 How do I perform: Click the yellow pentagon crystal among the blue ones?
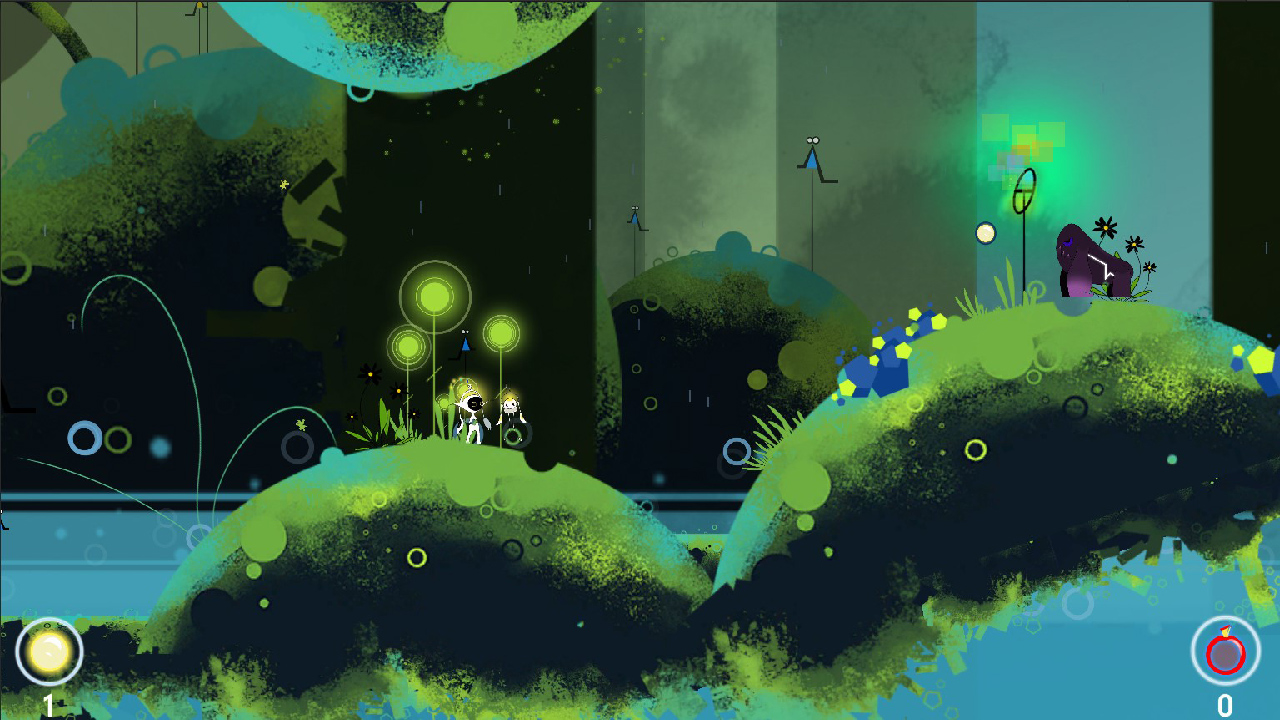(x=903, y=351)
